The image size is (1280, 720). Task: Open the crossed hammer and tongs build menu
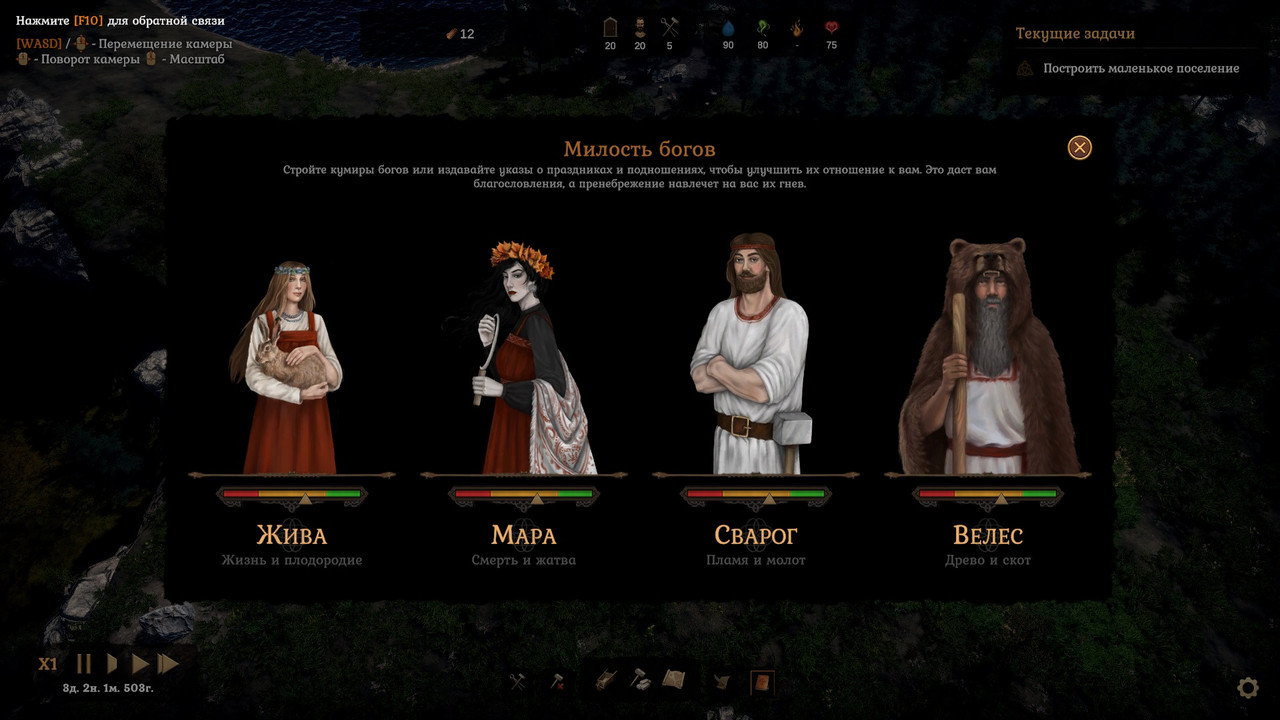(517, 681)
